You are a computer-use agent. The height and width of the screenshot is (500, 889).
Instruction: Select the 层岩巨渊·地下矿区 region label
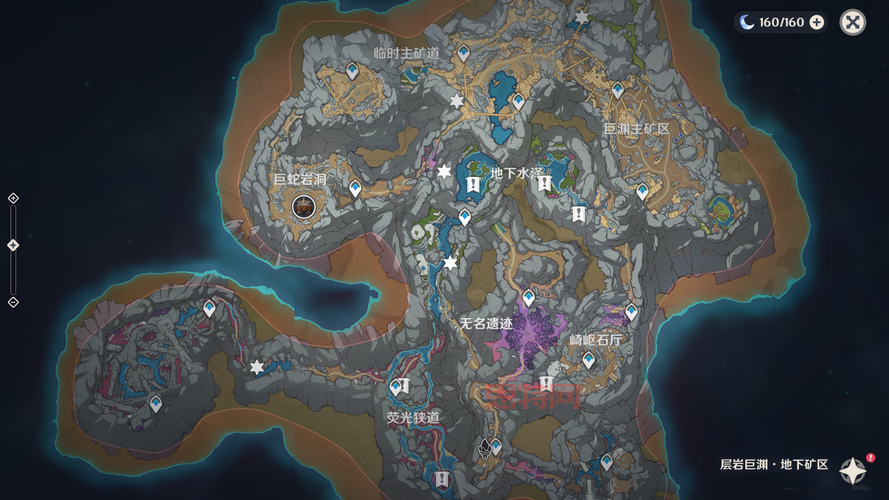[x=774, y=465]
